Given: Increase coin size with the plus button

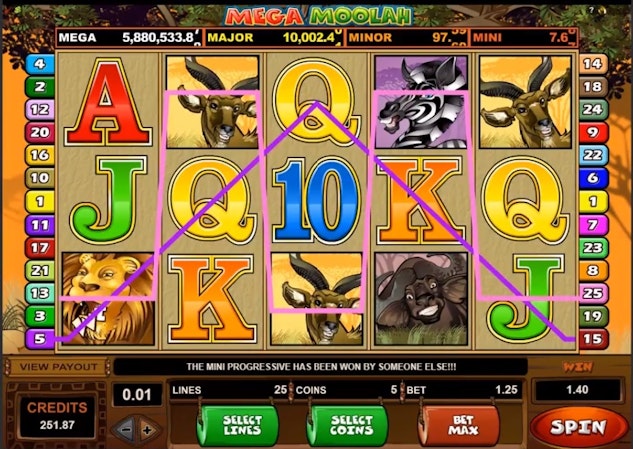Looking at the screenshot, I should click(x=148, y=429).
